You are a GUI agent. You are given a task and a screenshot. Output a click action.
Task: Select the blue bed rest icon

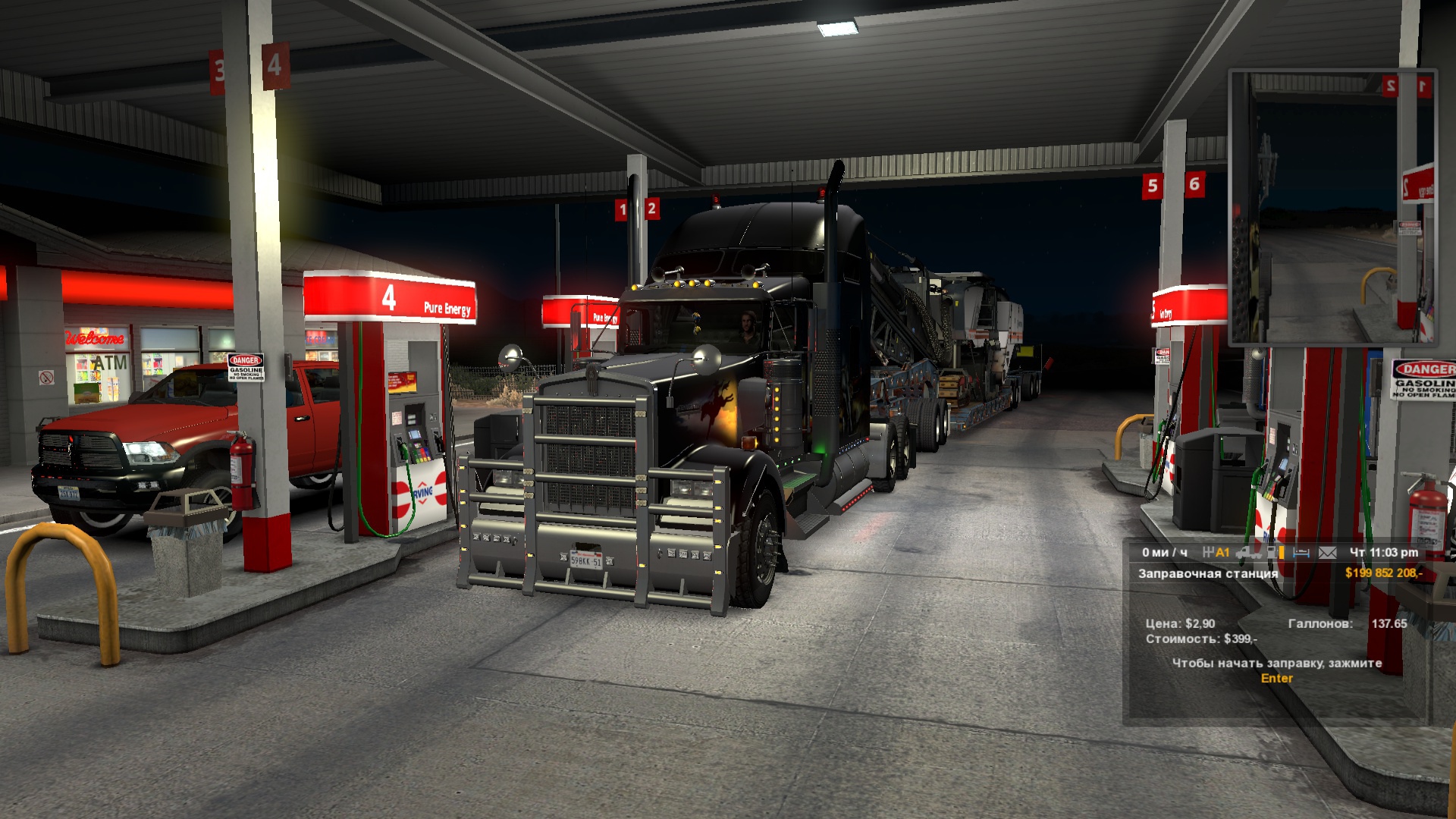1301,553
